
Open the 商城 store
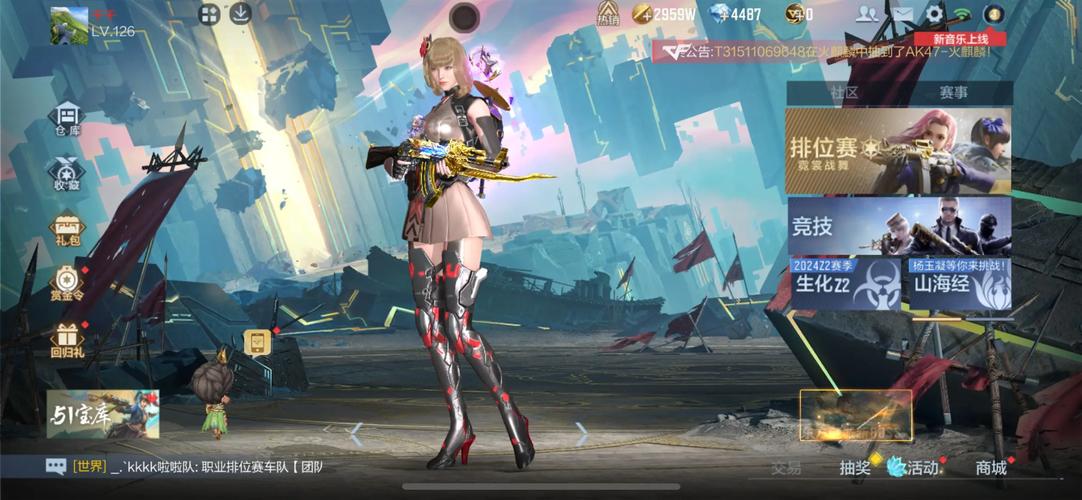pos(990,467)
